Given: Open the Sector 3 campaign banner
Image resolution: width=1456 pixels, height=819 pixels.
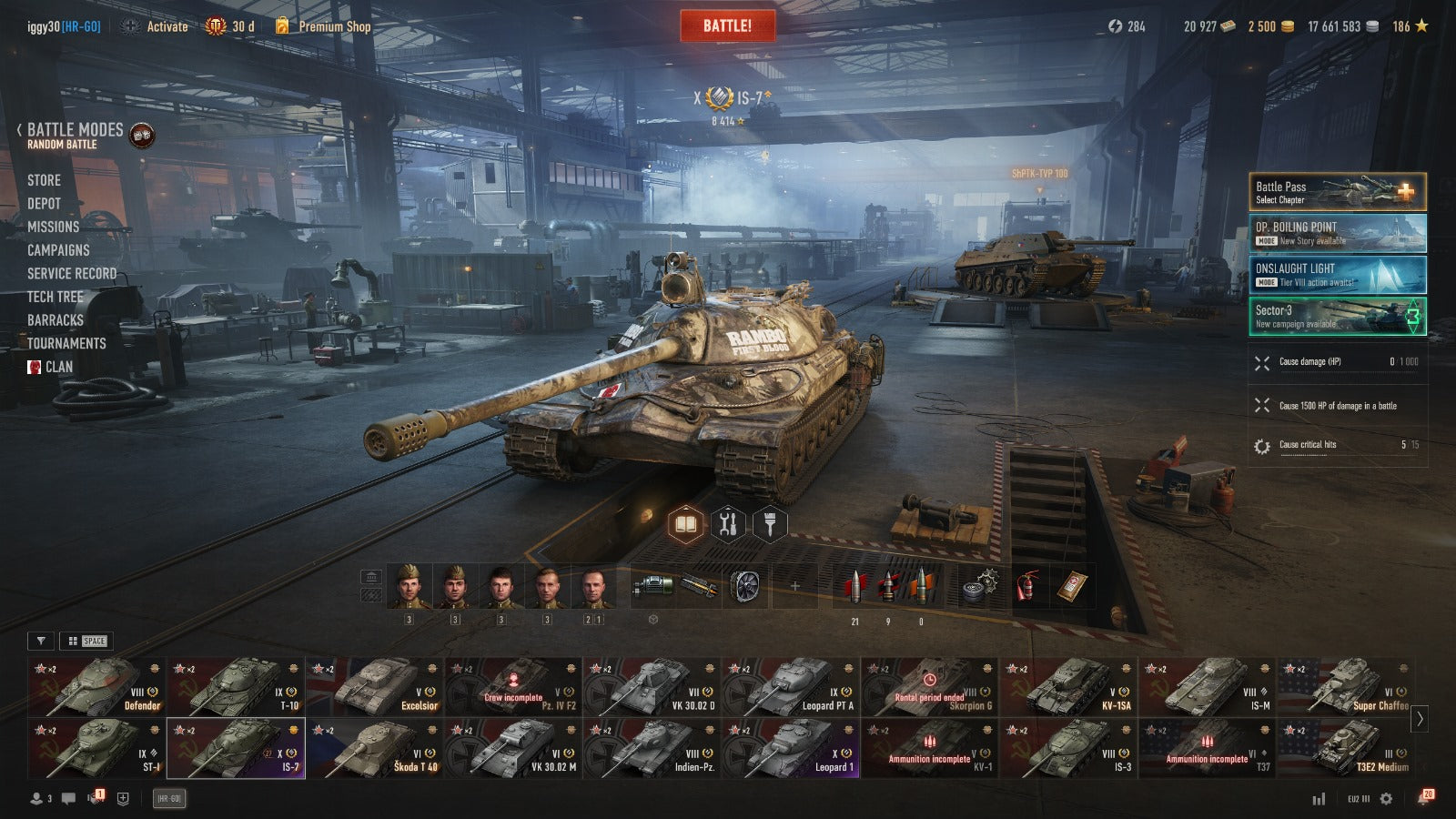Looking at the screenshot, I should click(x=1337, y=316).
